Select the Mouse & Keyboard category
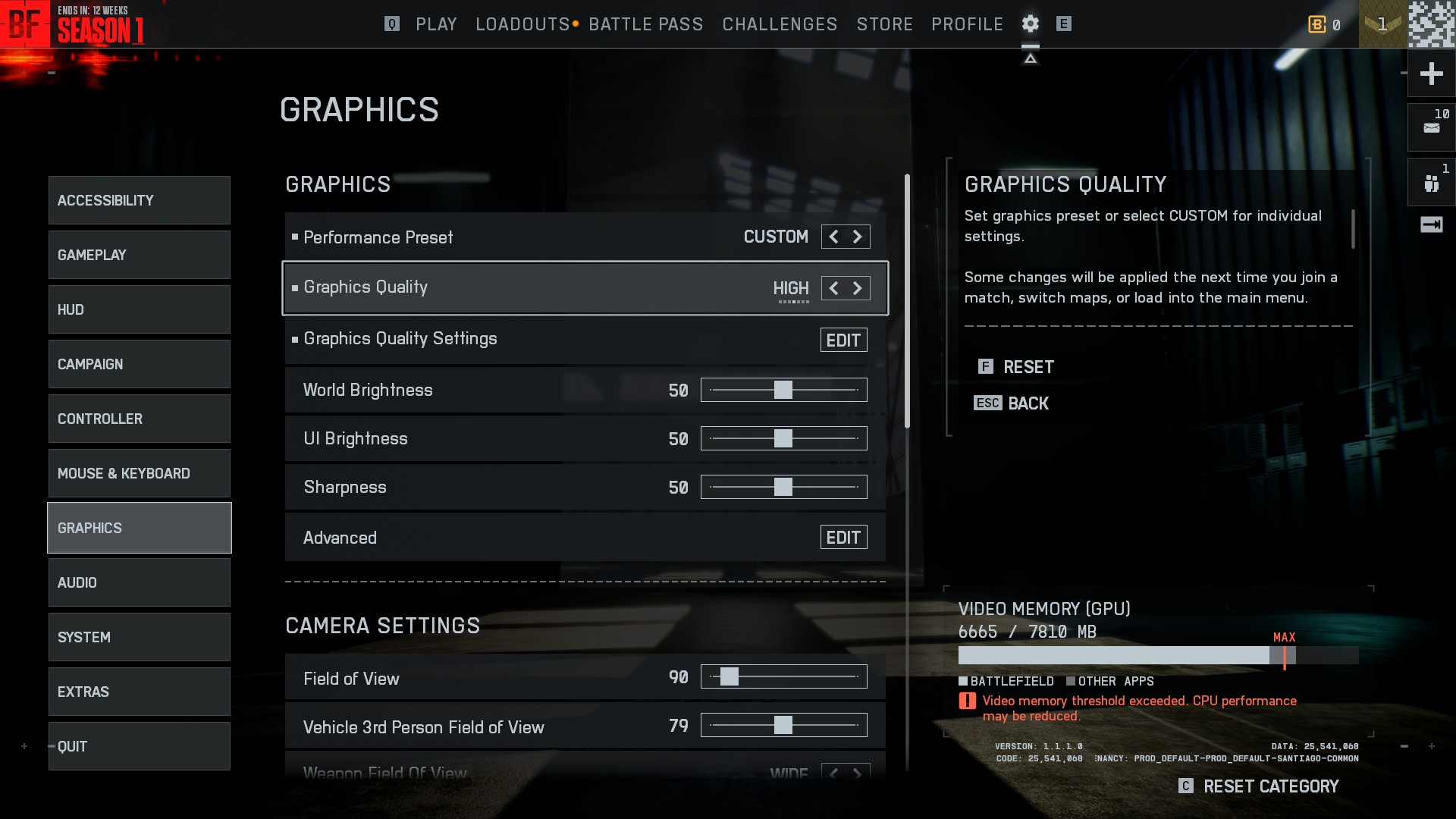Viewport: 1456px width, 819px height. click(x=139, y=473)
